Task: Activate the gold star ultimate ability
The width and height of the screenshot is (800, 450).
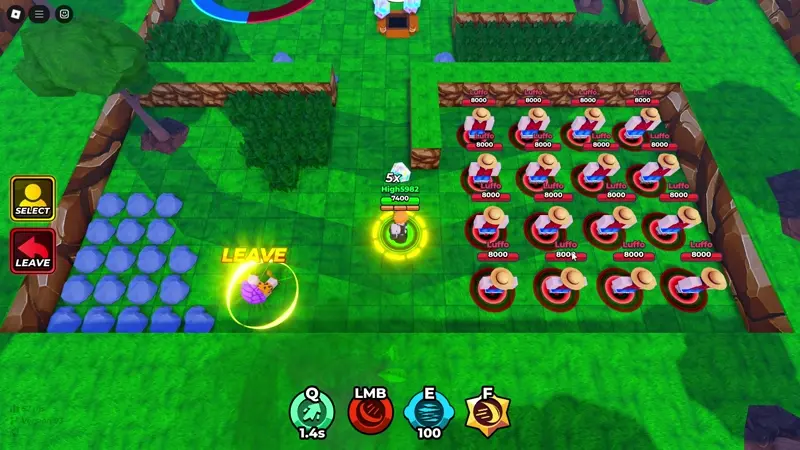Action: click(x=487, y=410)
